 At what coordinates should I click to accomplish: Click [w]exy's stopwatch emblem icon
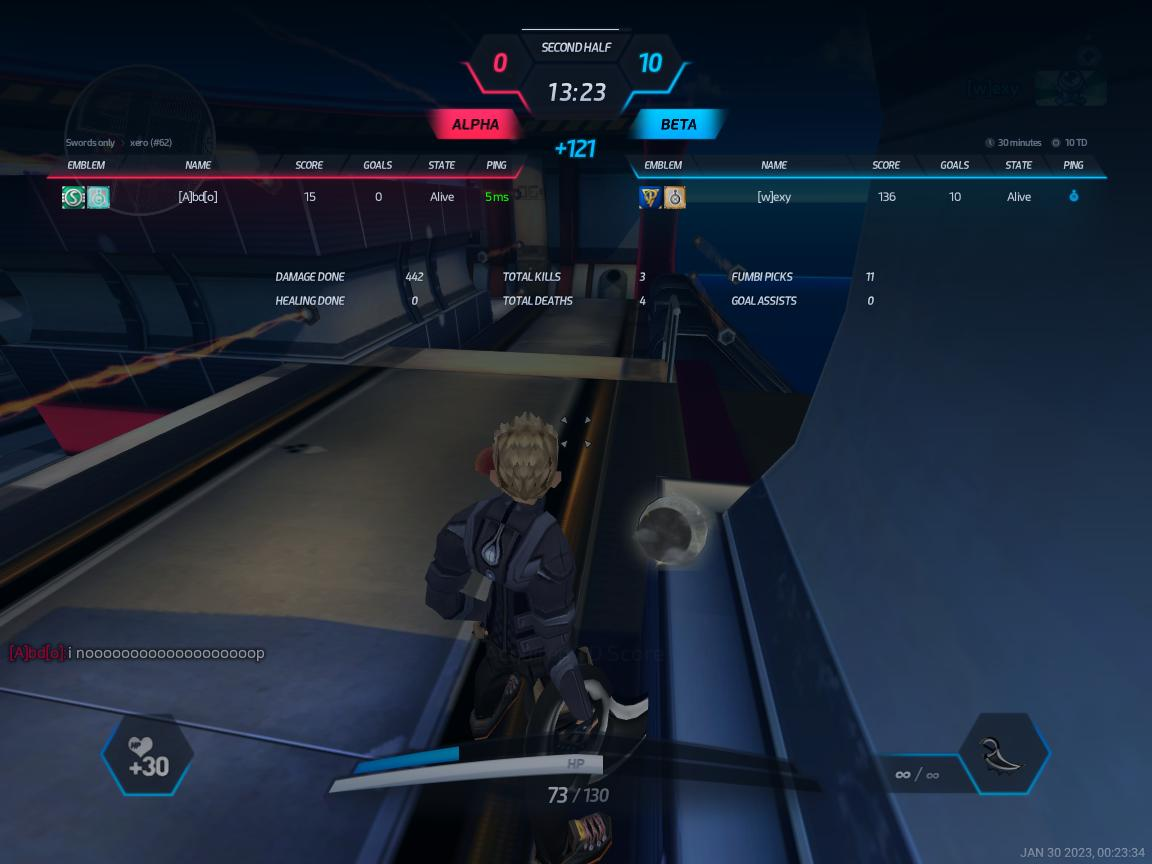coord(675,197)
